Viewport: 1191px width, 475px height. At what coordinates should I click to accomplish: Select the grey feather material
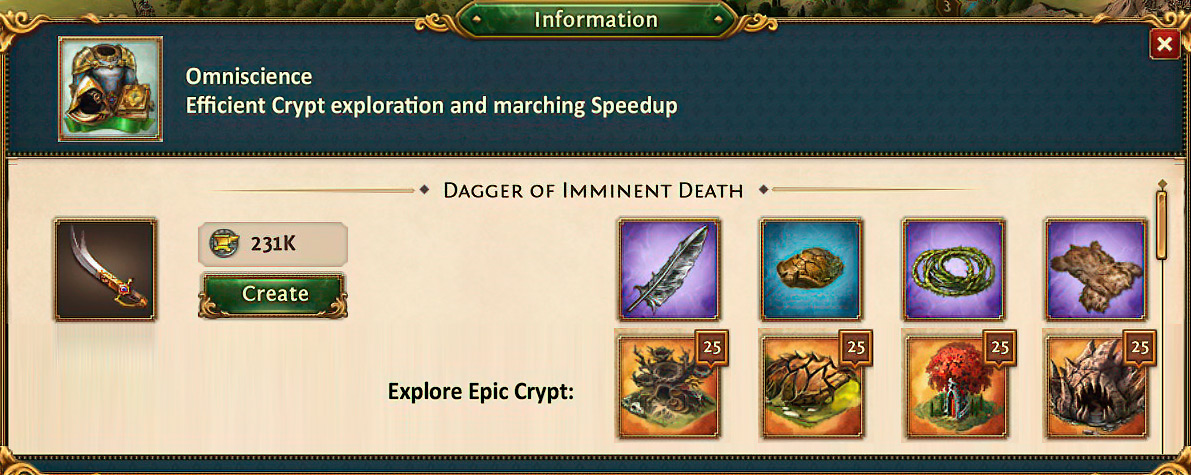(x=669, y=268)
